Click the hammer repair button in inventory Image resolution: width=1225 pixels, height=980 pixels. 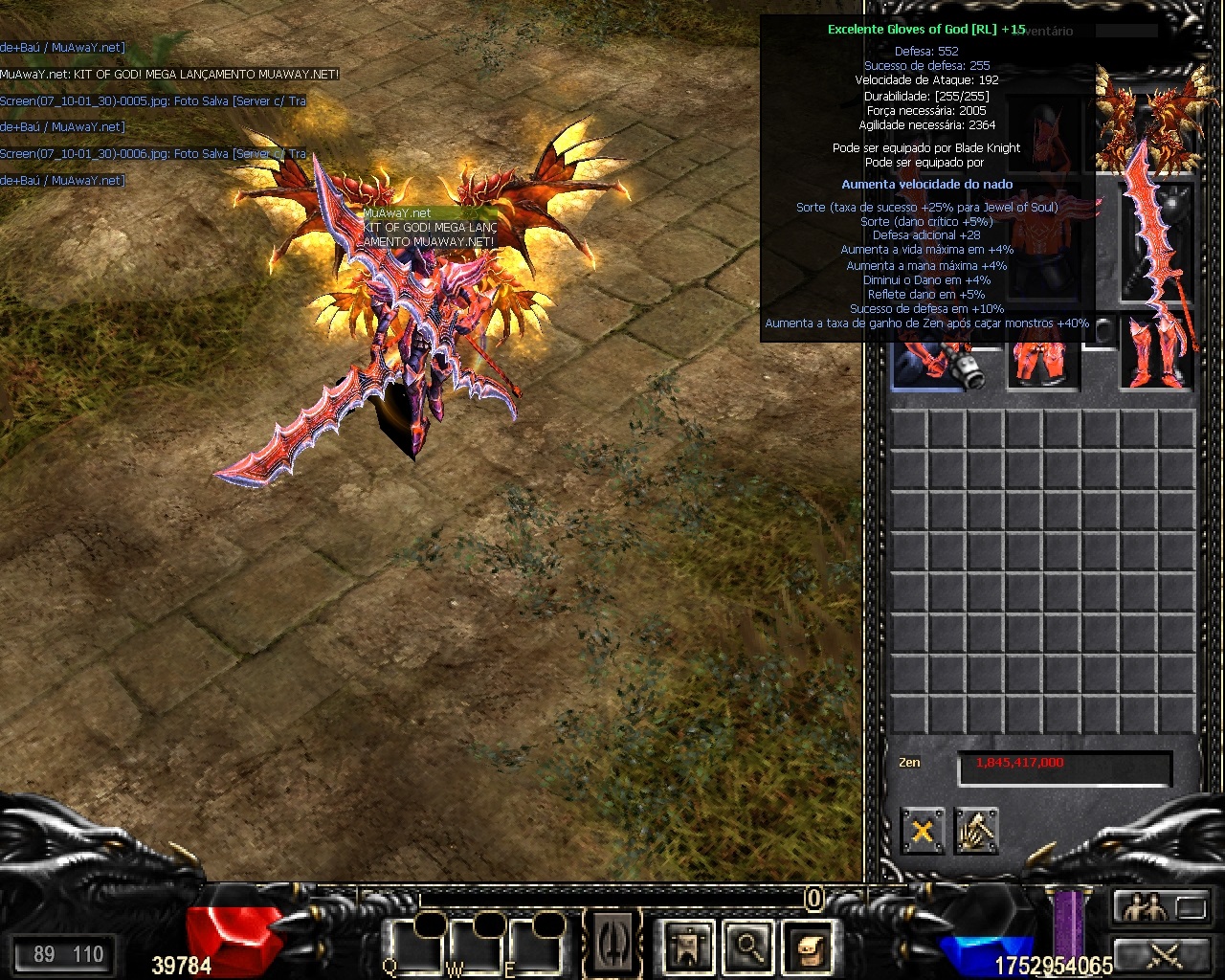tap(976, 831)
